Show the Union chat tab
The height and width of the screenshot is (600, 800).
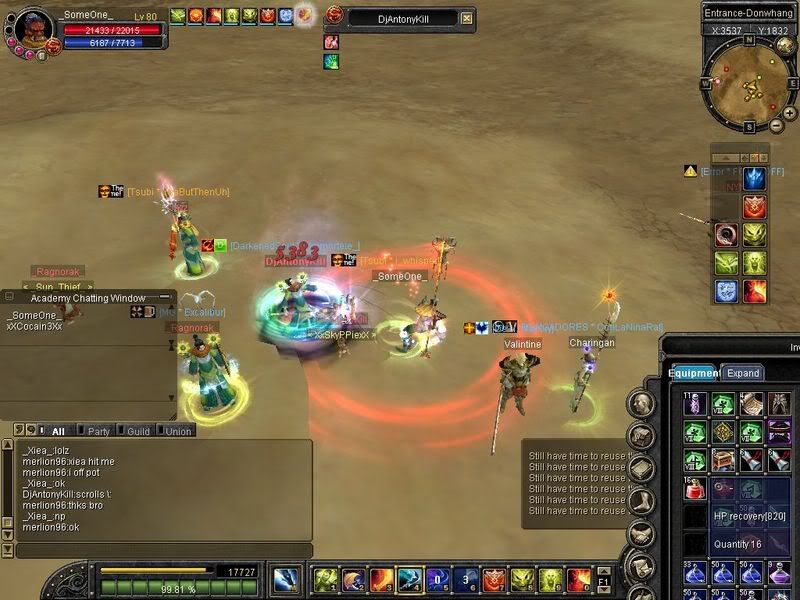(x=178, y=431)
